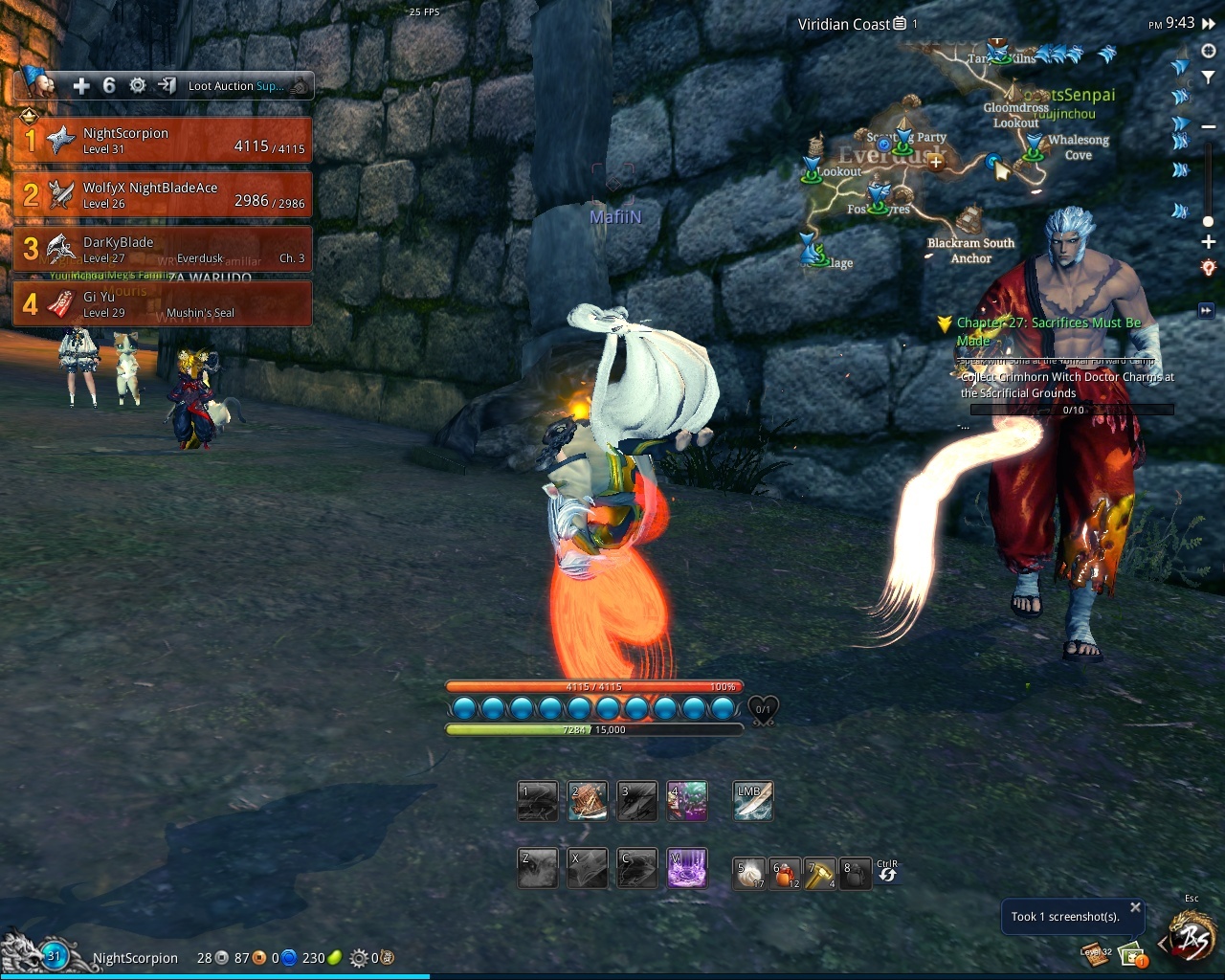Screen dimensions: 1225x980
Task: Use the red potion in slot 6
Action: 785,873
